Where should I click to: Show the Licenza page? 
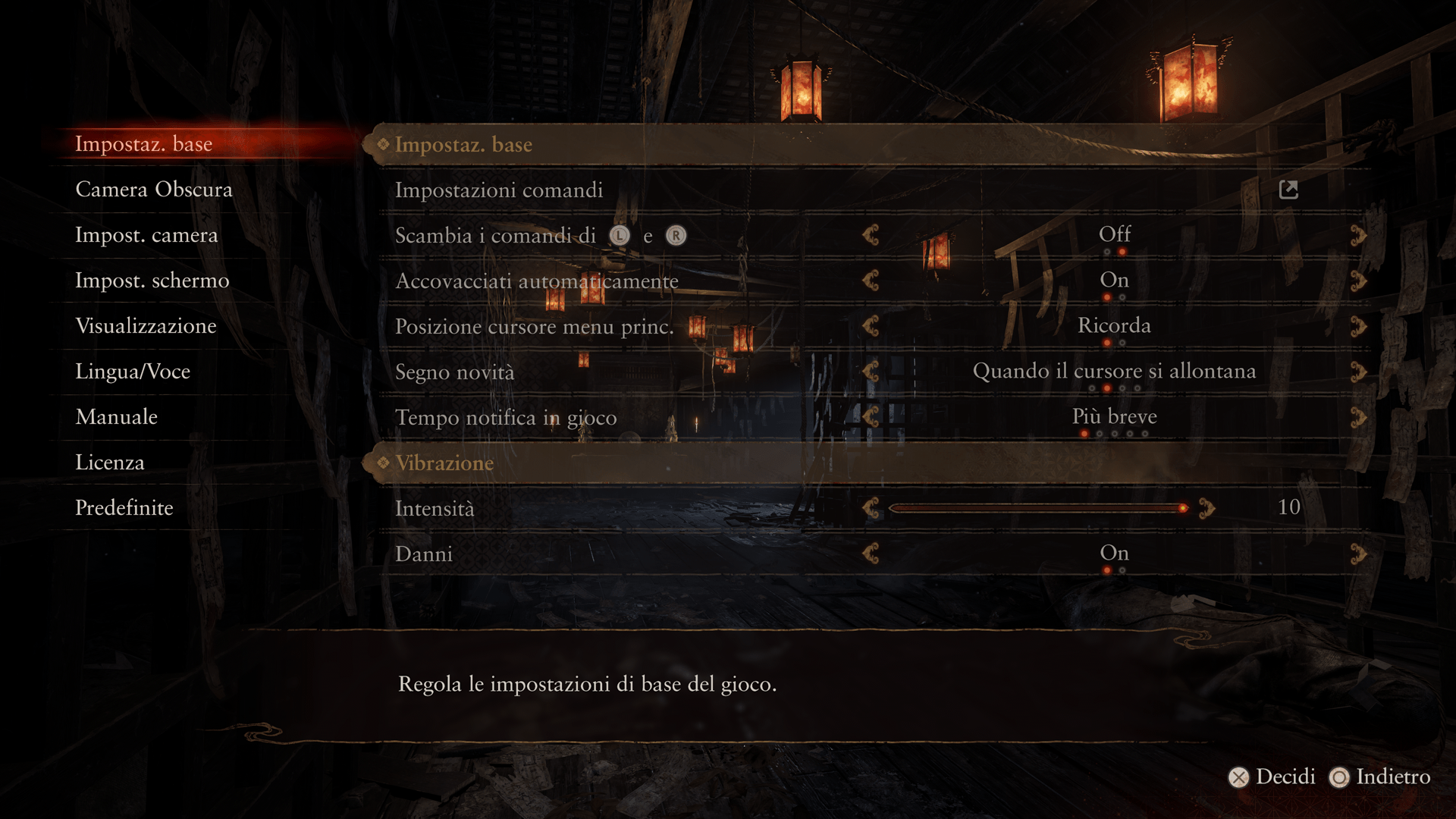(109, 463)
